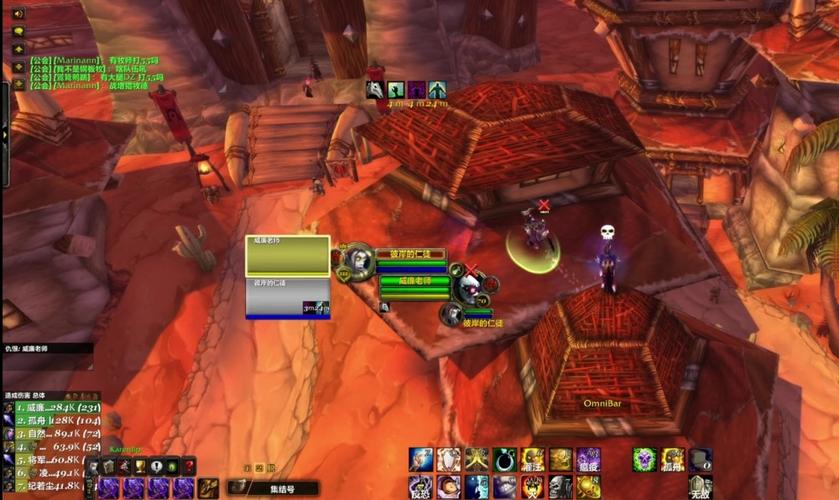Click the white horse mount buff icon

click(x=375, y=90)
